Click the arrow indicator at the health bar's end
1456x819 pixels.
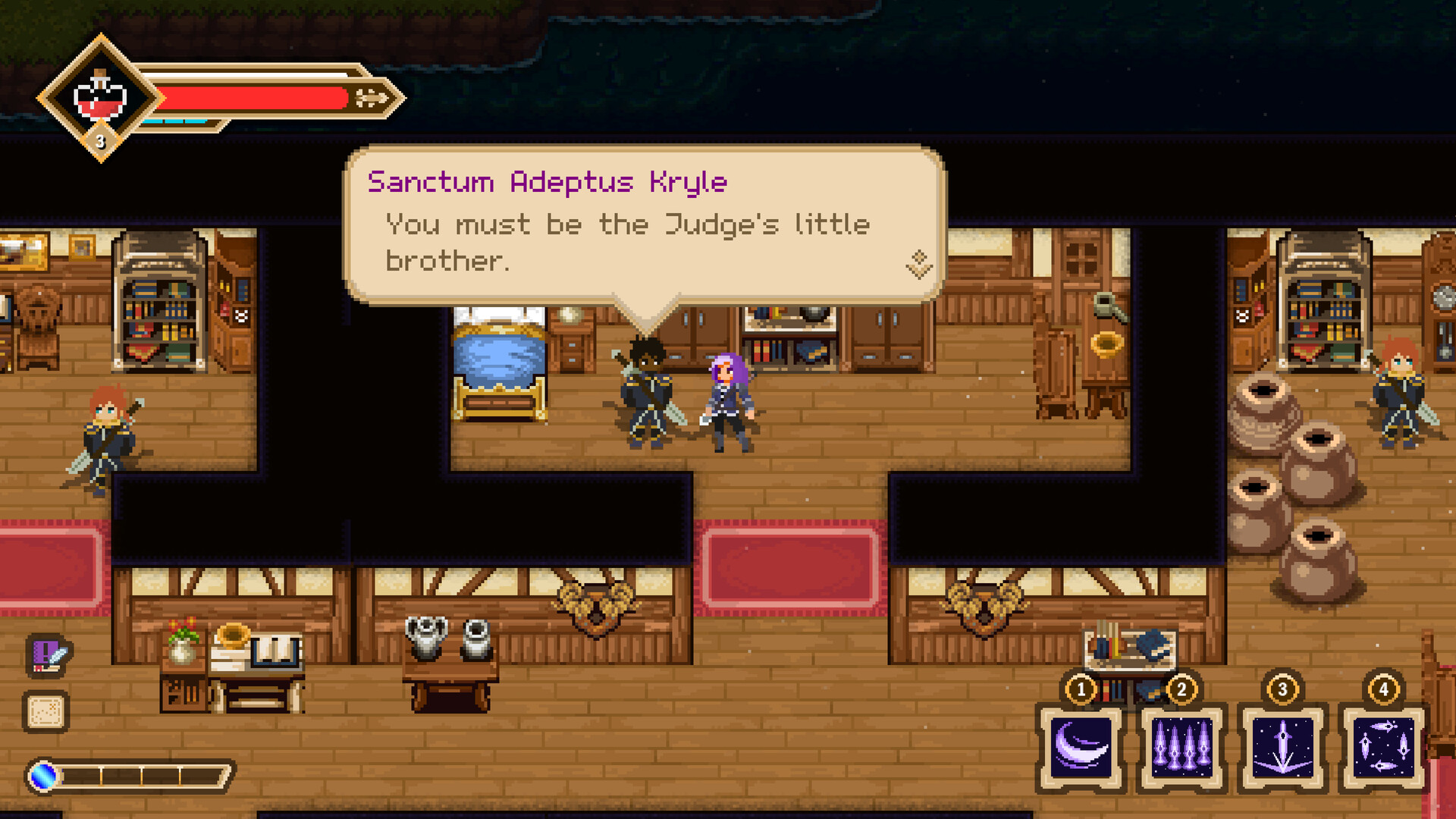coord(369,96)
